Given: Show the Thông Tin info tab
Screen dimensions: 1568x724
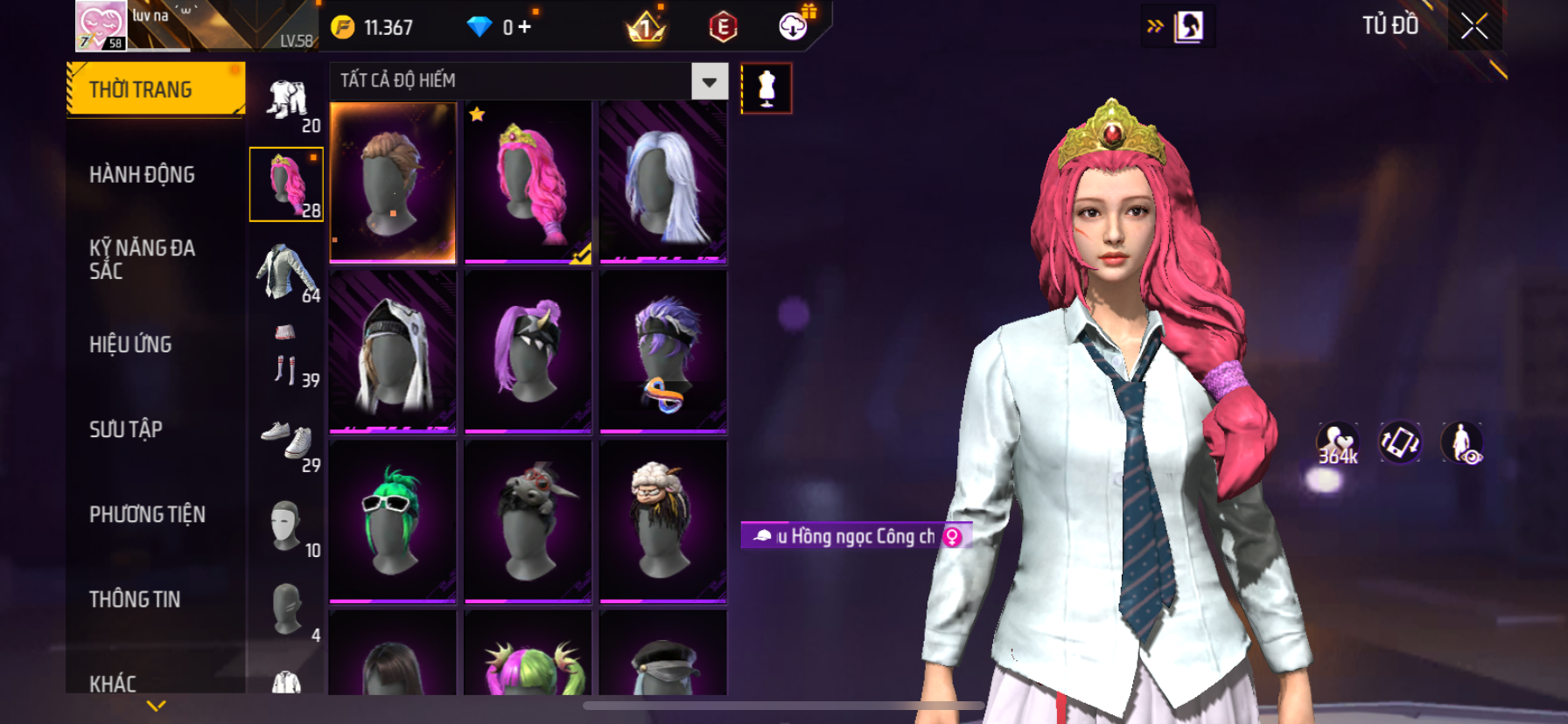Looking at the screenshot, I should pos(135,599).
